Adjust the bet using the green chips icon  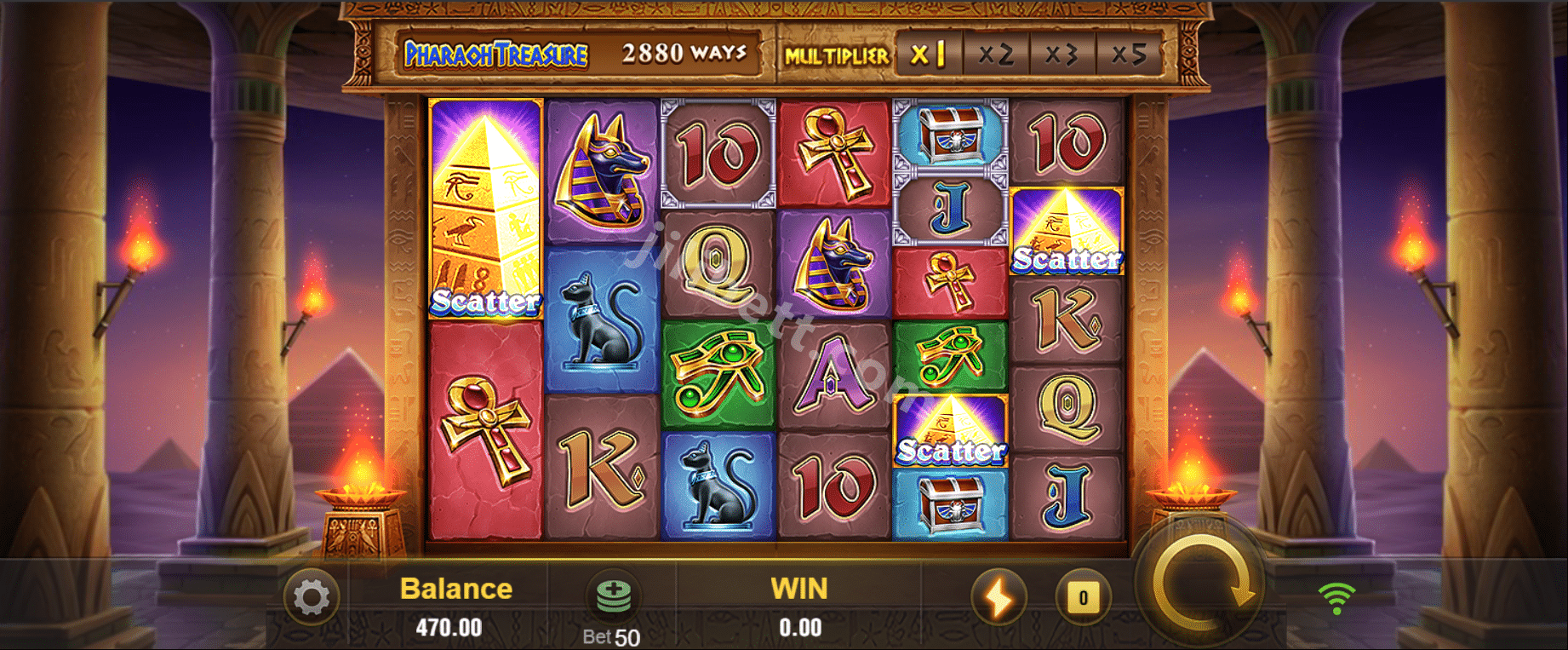pos(613,595)
